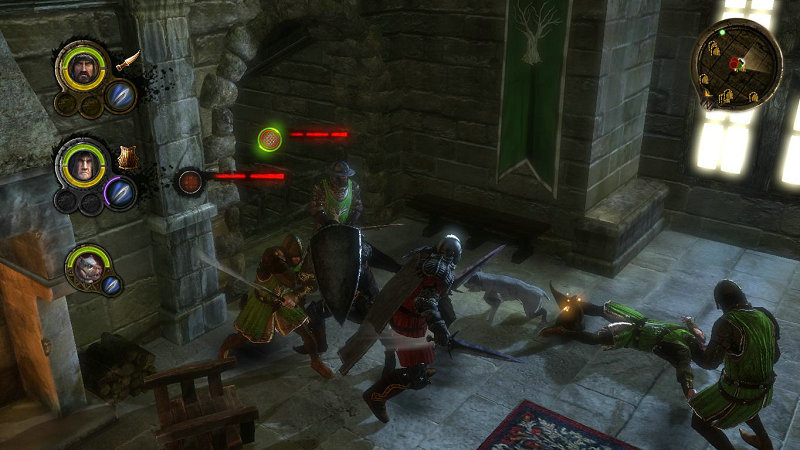800x450 pixels.
Task: Click the dagger icon beside the top portrait
Action: [x=127, y=61]
